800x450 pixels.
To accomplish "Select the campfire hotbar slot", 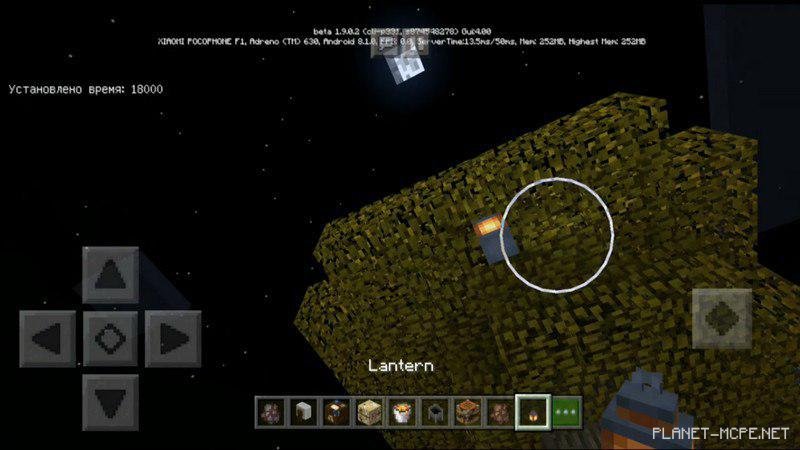I will [400, 411].
